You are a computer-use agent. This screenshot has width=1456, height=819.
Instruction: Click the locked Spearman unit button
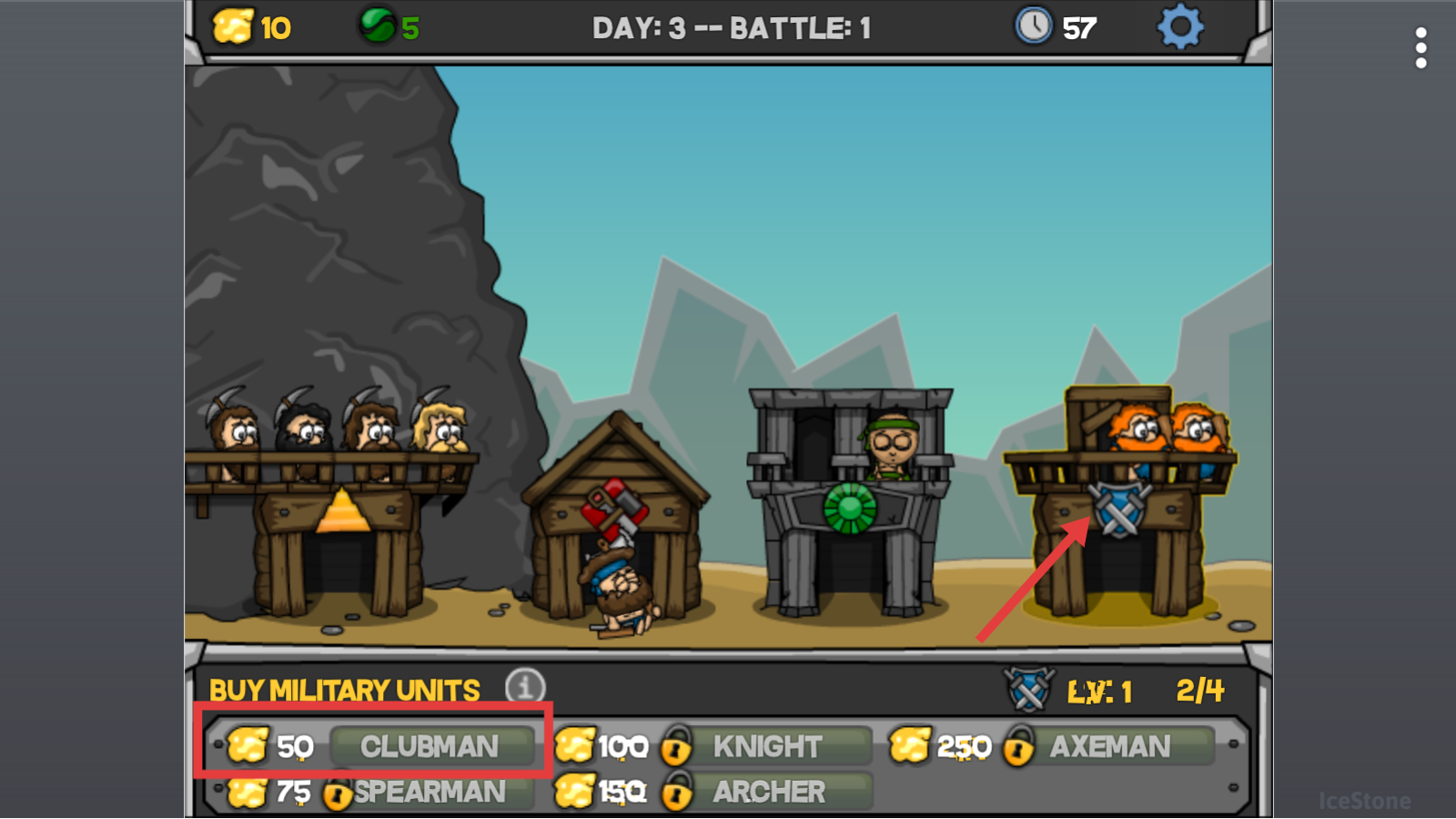pyautogui.click(x=429, y=792)
